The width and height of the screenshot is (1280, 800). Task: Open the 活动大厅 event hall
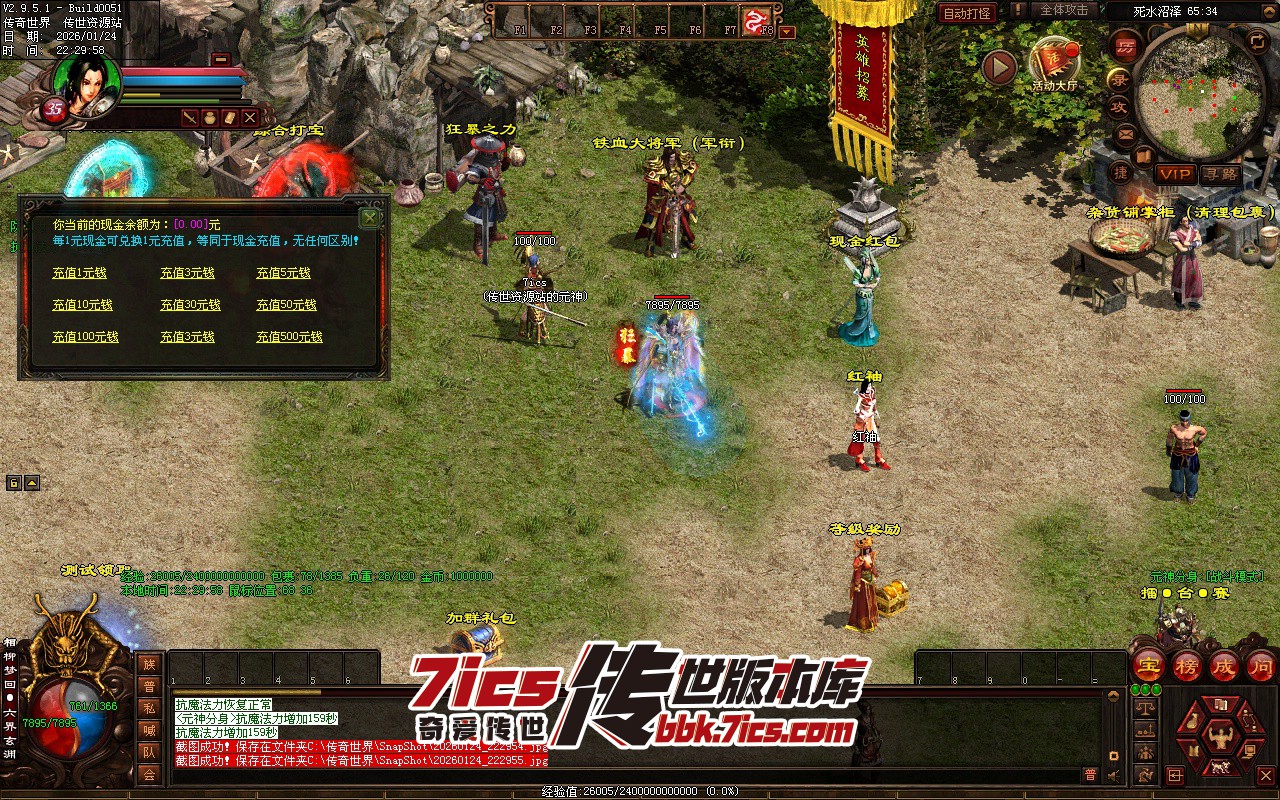[1055, 64]
